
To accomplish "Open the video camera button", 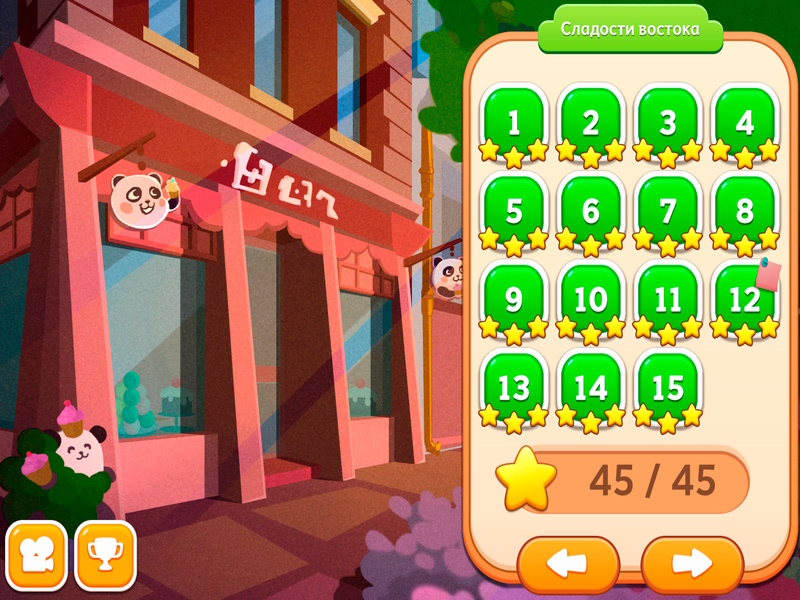I will coord(37,553).
